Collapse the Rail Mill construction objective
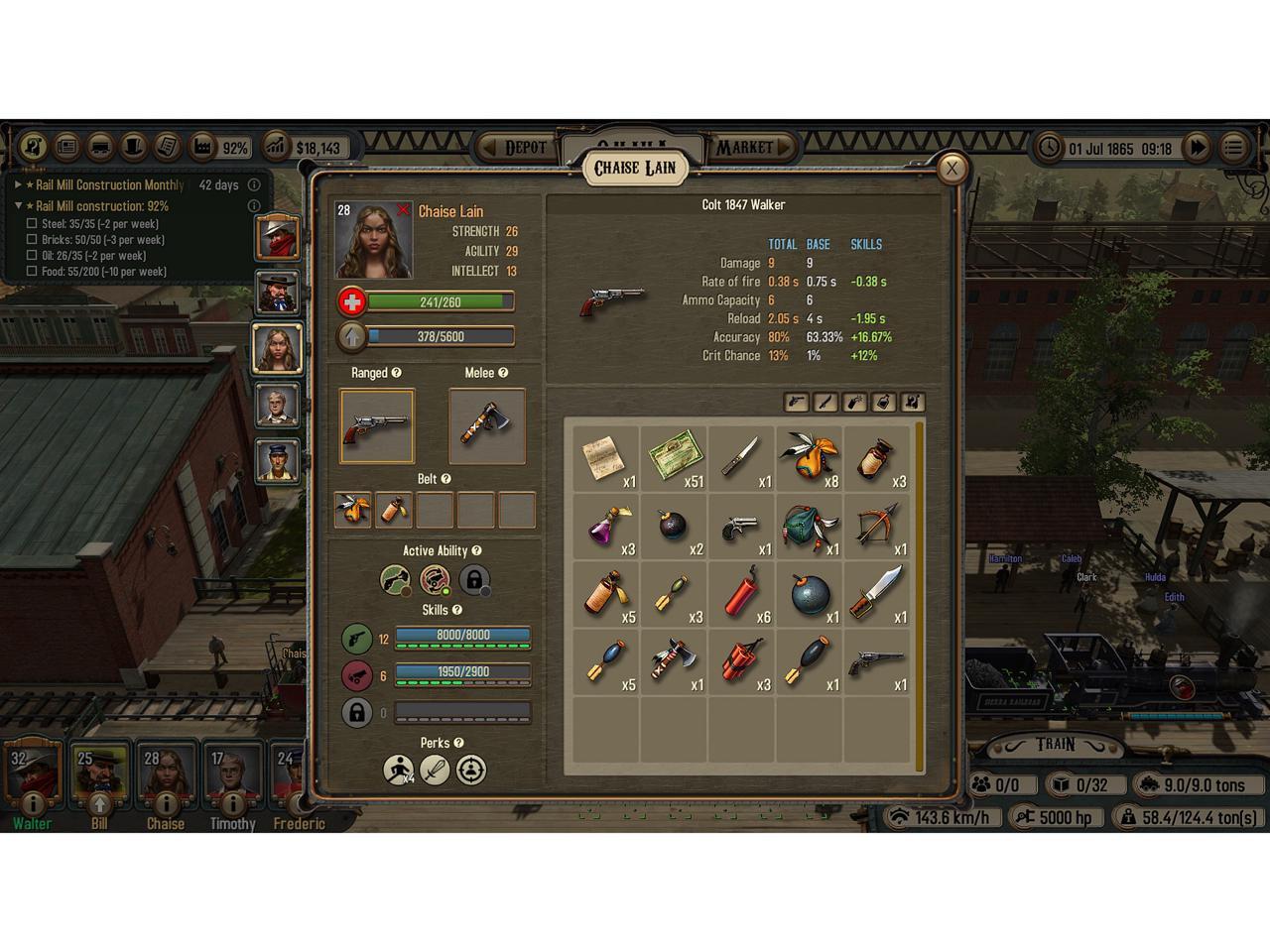The width and height of the screenshot is (1270, 952). click(18, 206)
